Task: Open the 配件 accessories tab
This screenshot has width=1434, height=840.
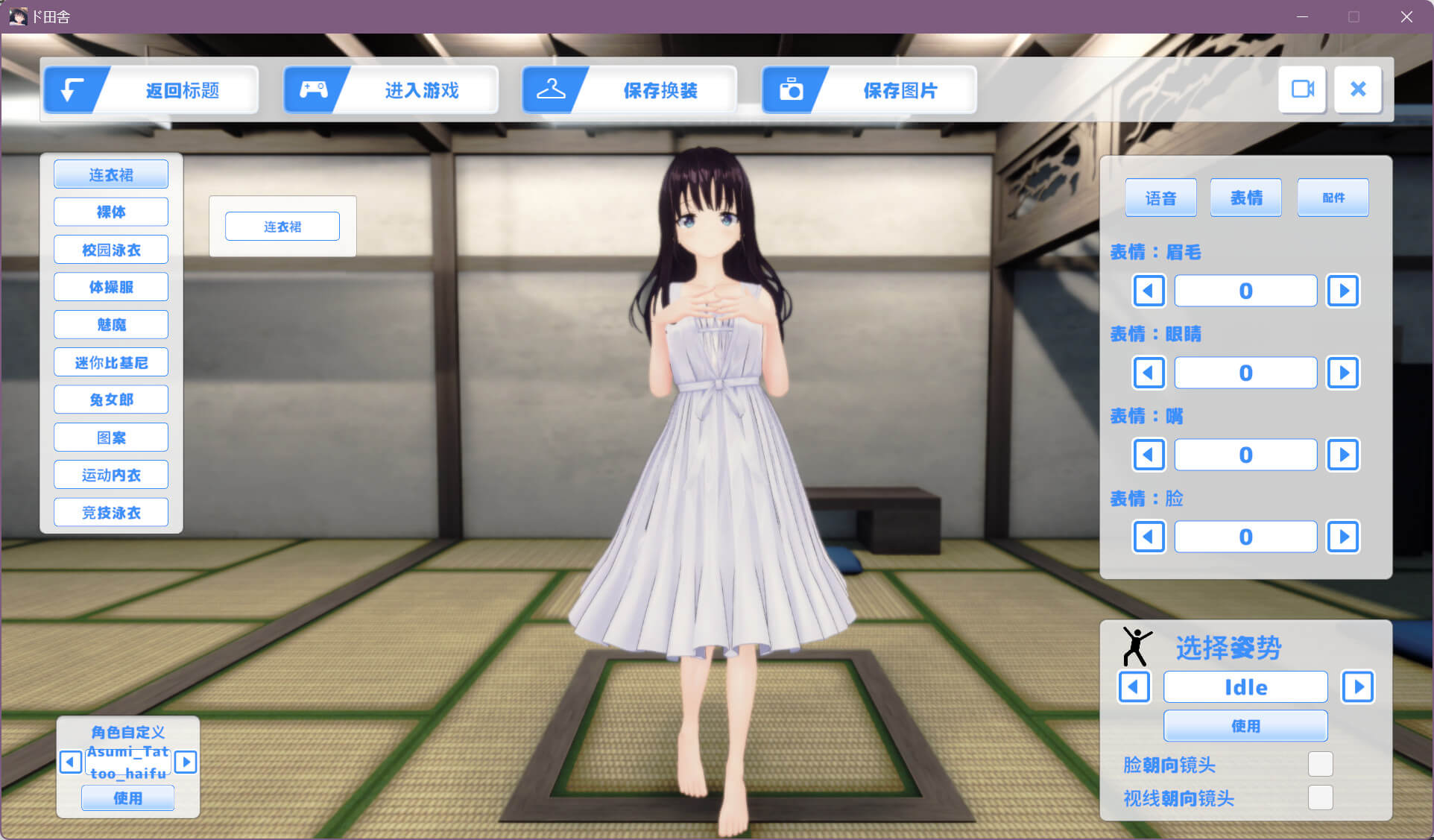Action: click(1333, 198)
